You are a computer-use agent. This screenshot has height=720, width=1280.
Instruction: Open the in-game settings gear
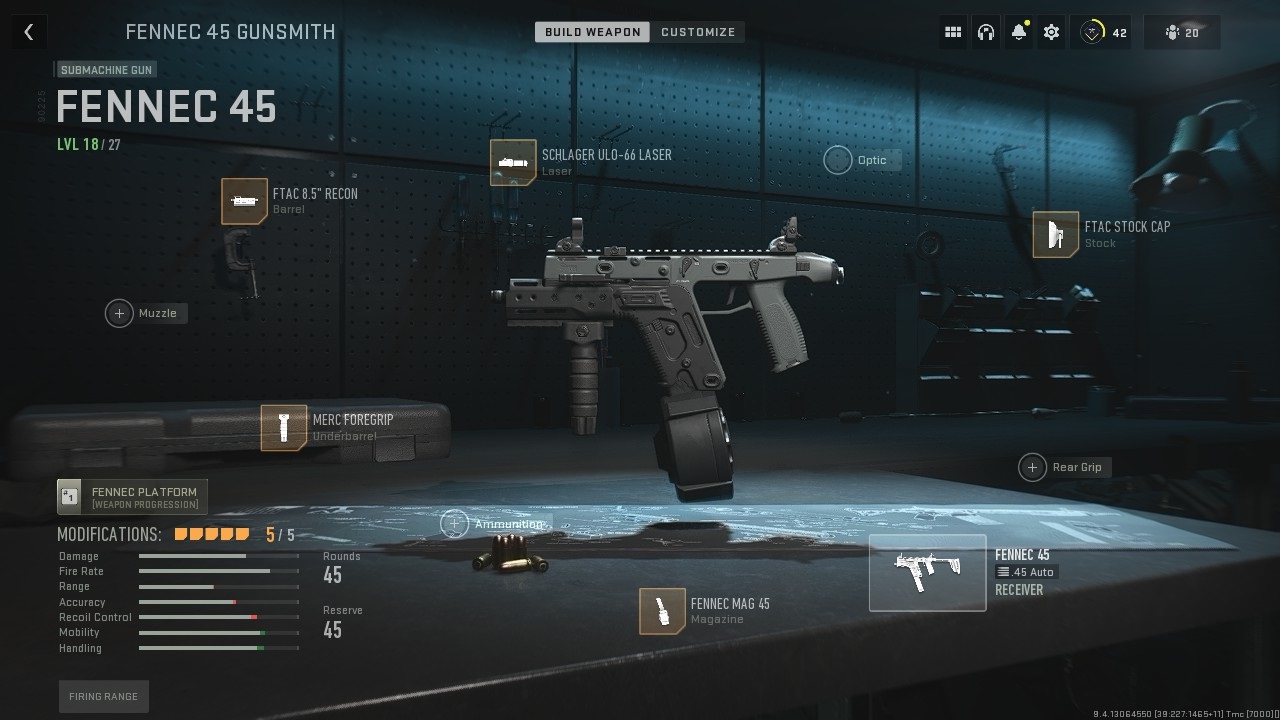tap(1051, 31)
